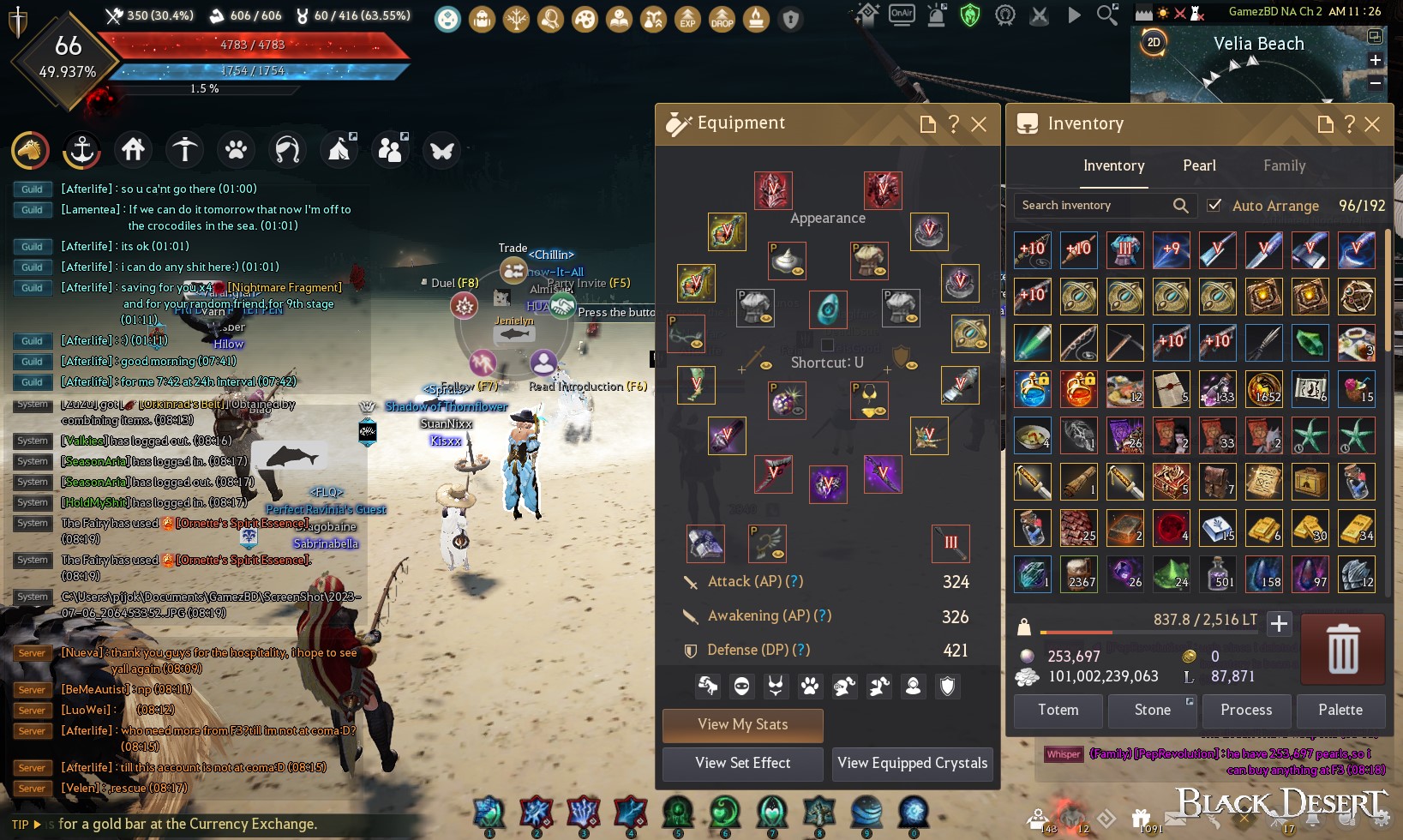Close the Equipment window
The width and height of the screenshot is (1403, 840).
pyautogui.click(x=979, y=124)
